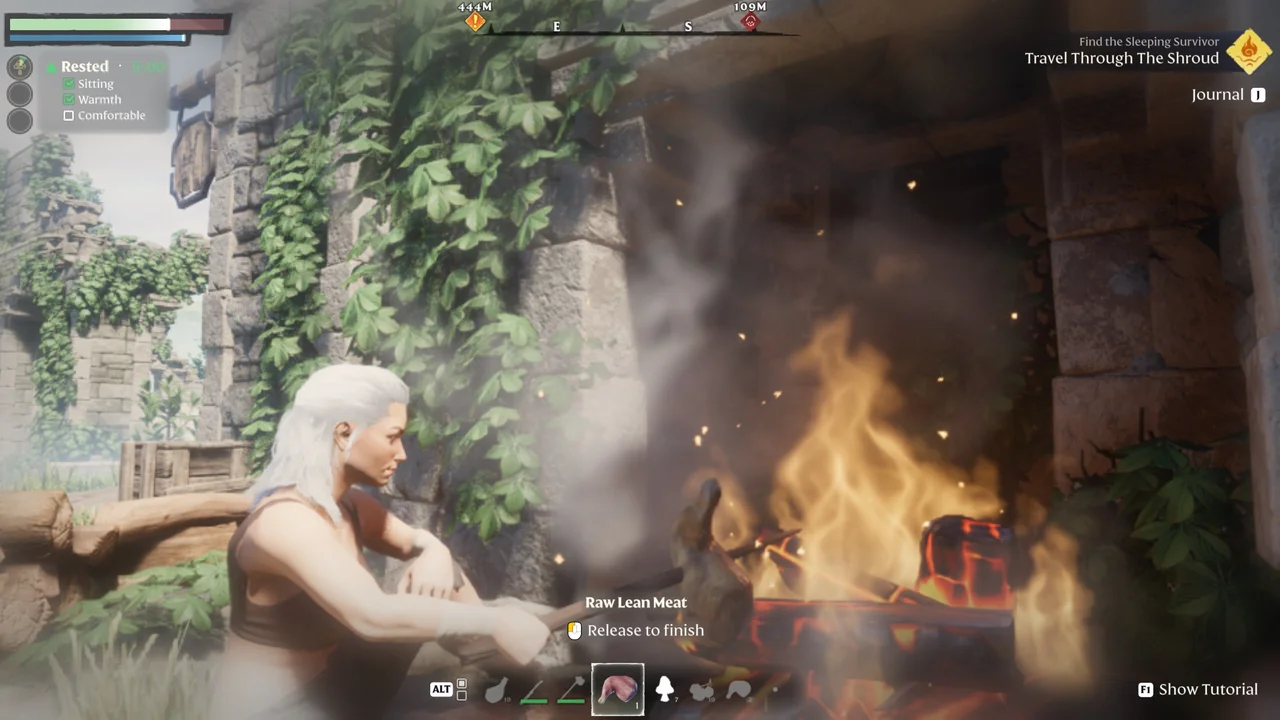The height and width of the screenshot is (720, 1280).
Task: Toggle the ALT hotbar modifier
Action: pos(438,689)
